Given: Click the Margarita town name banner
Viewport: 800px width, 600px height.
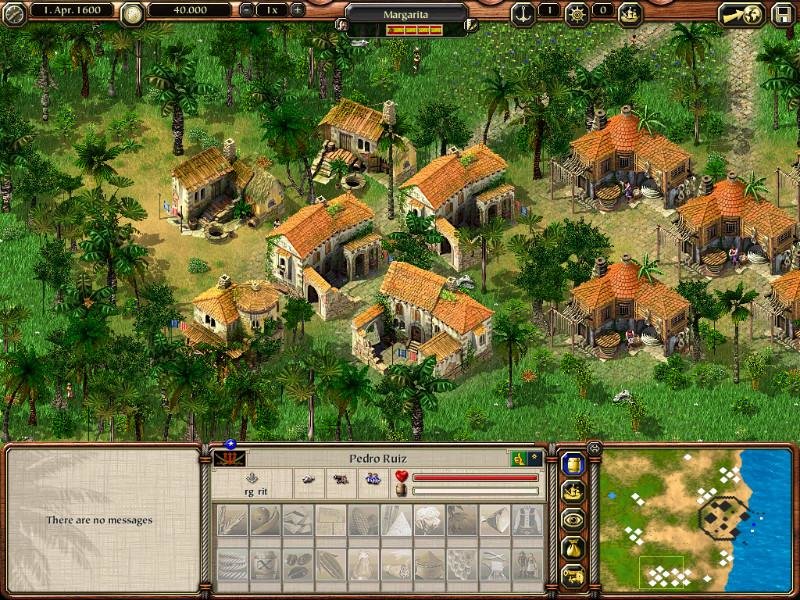Looking at the screenshot, I should pos(407,15).
